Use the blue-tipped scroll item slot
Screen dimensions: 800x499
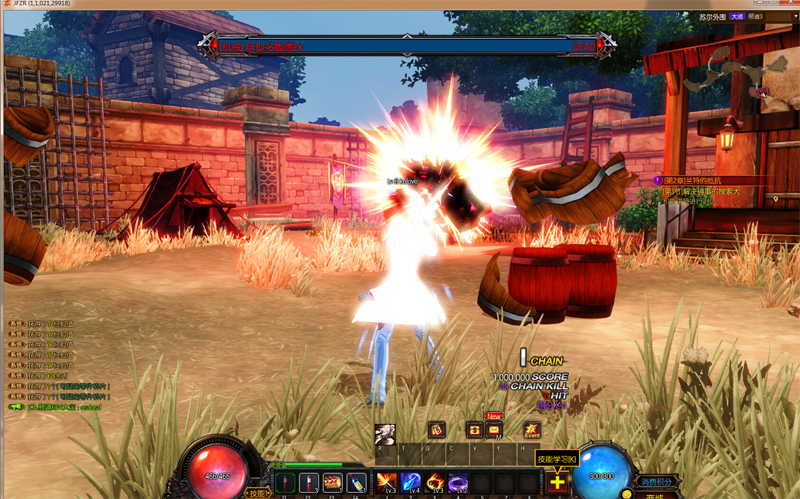[x=355, y=483]
